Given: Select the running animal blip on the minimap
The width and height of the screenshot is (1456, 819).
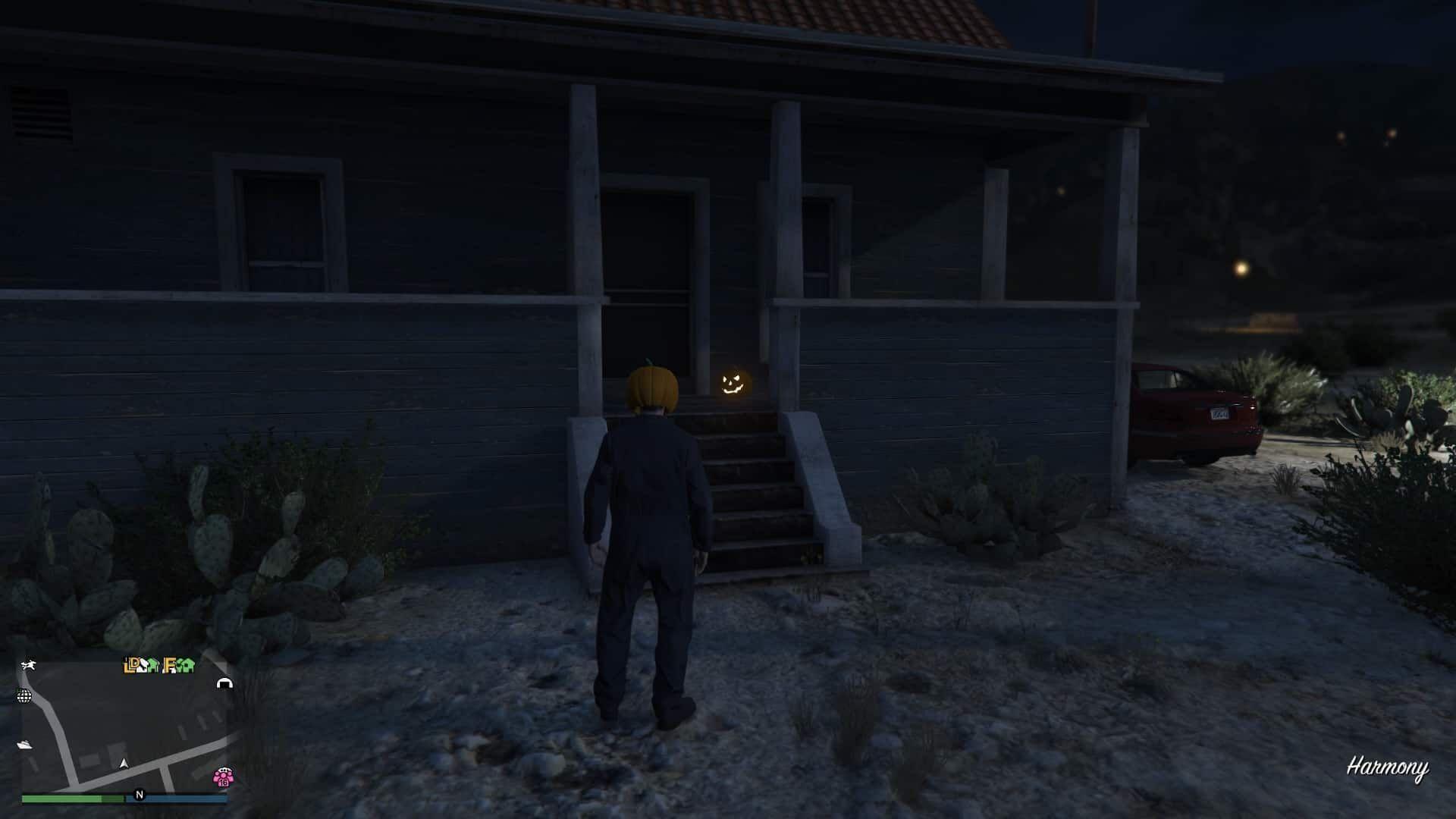Looking at the screenshot, I should pos(30,664).
